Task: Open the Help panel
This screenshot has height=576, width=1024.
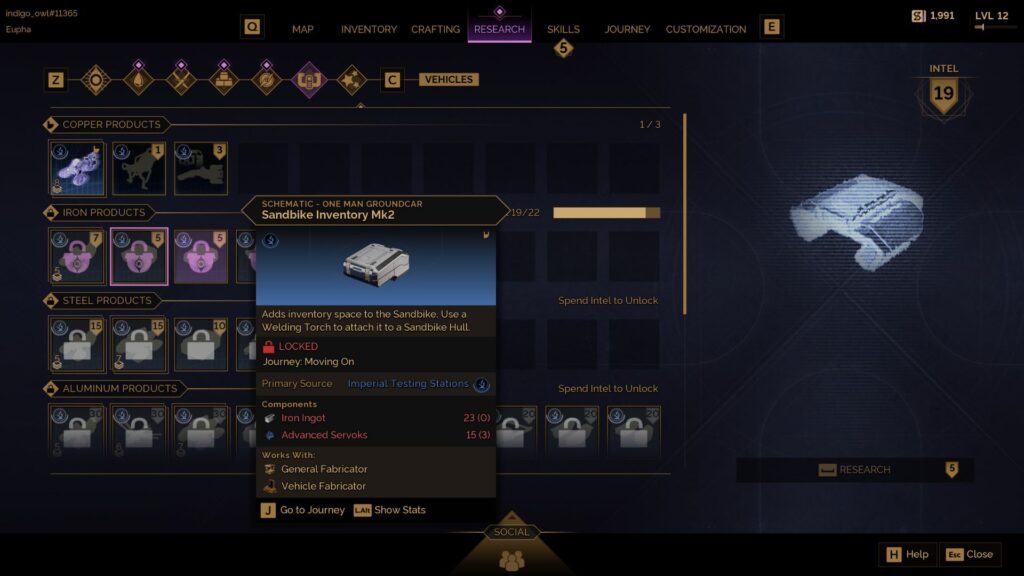Action: coord(908,554)
